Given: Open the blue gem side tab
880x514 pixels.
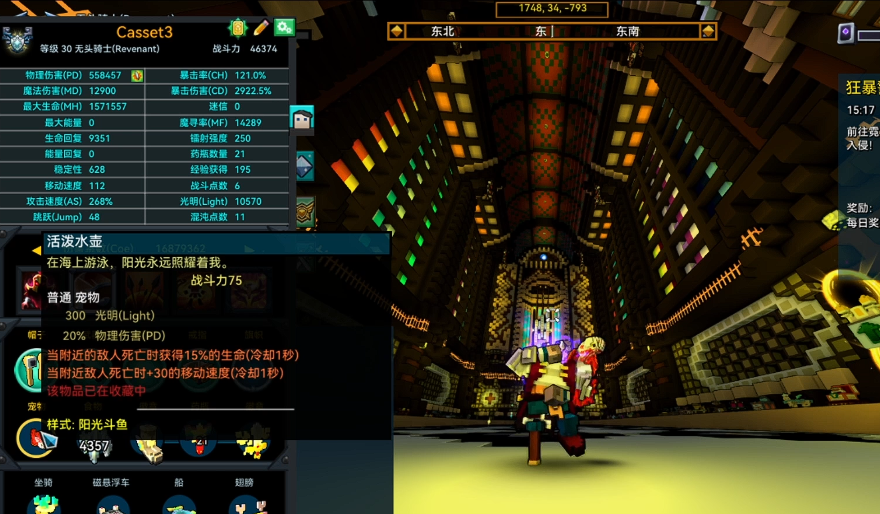Looking at the screenshot, I should (x=304, y=165).
